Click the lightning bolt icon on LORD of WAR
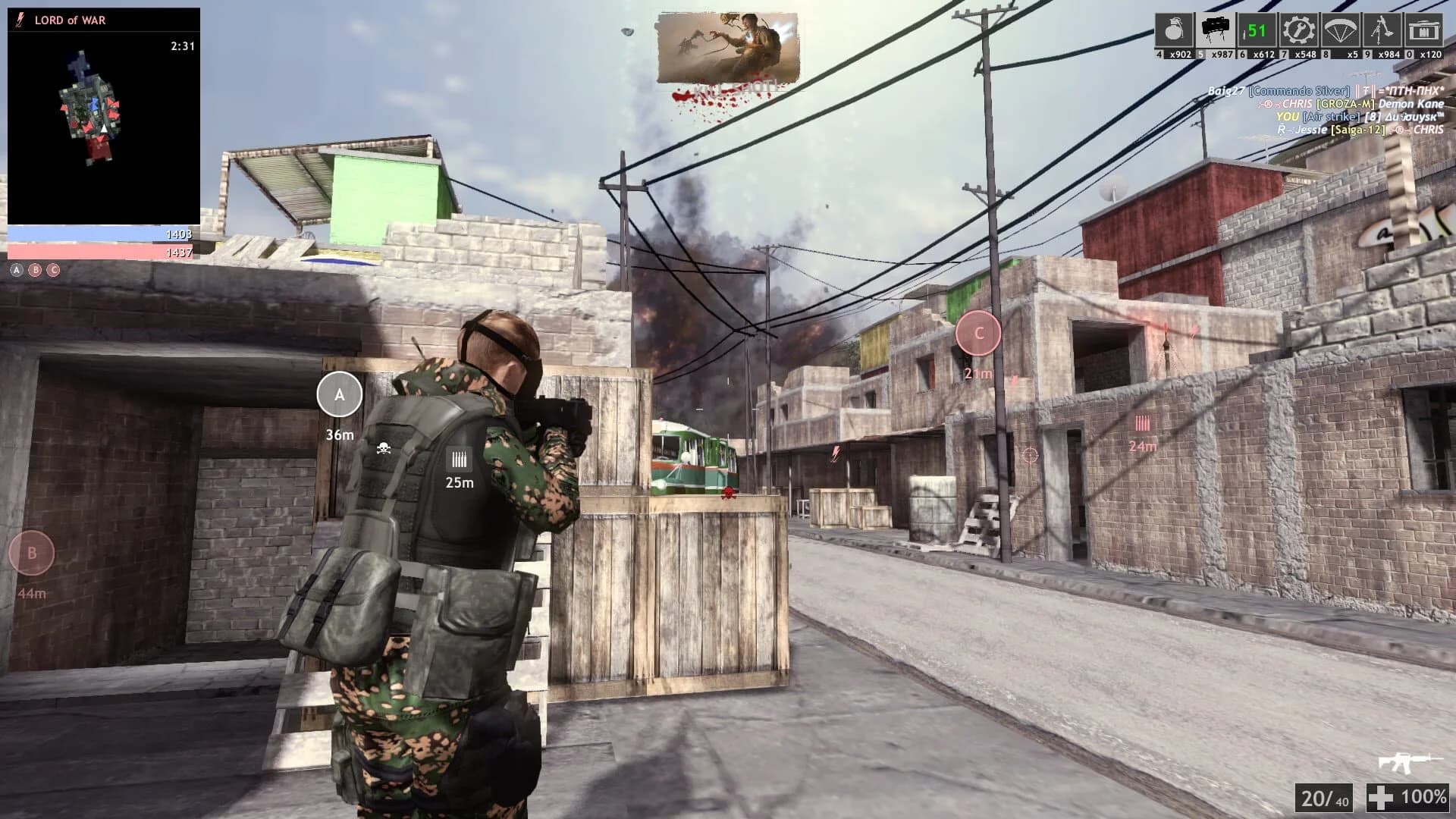The width and height of the screenshot is (1456, 819). click(18, 20)
